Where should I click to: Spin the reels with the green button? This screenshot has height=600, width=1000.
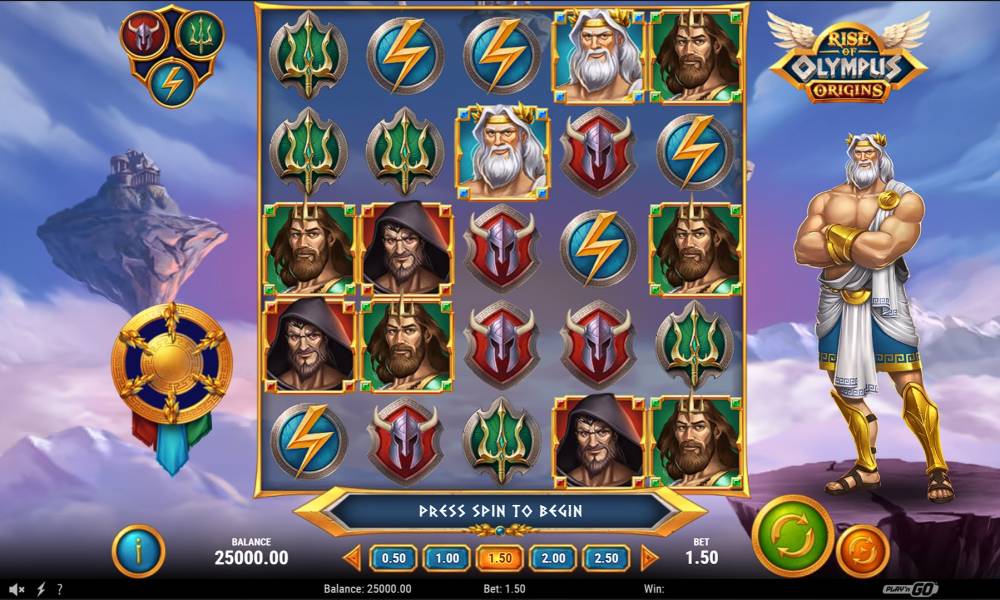[x=792, y=535]
